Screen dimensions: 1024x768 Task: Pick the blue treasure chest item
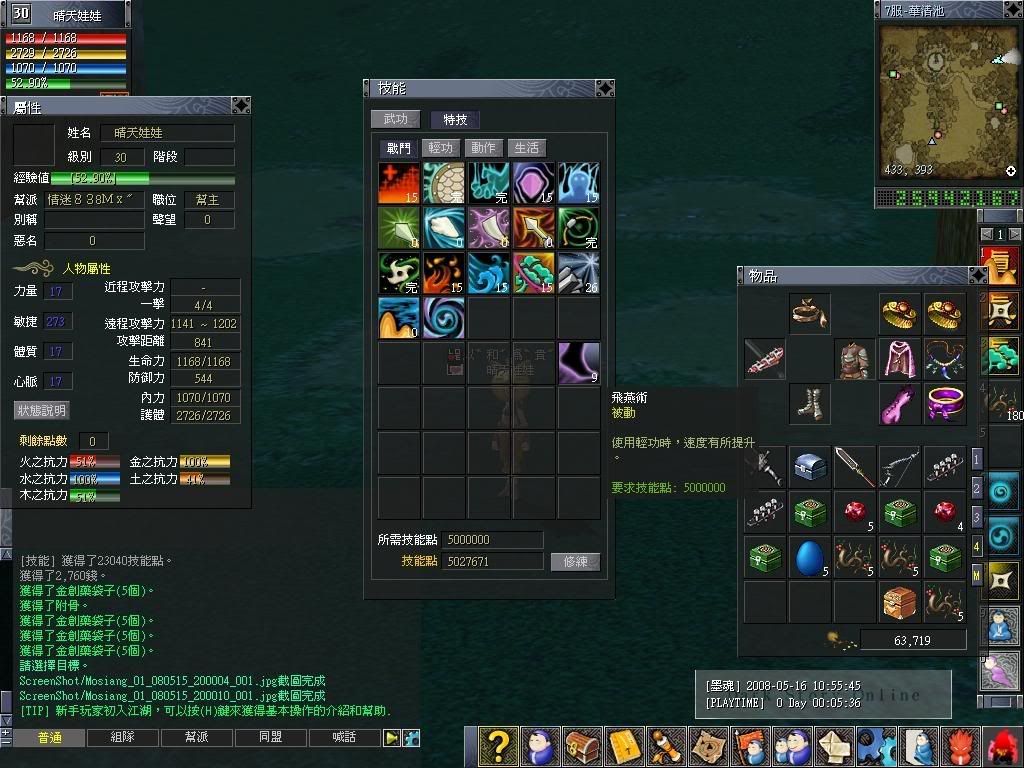tap(810, 467)
